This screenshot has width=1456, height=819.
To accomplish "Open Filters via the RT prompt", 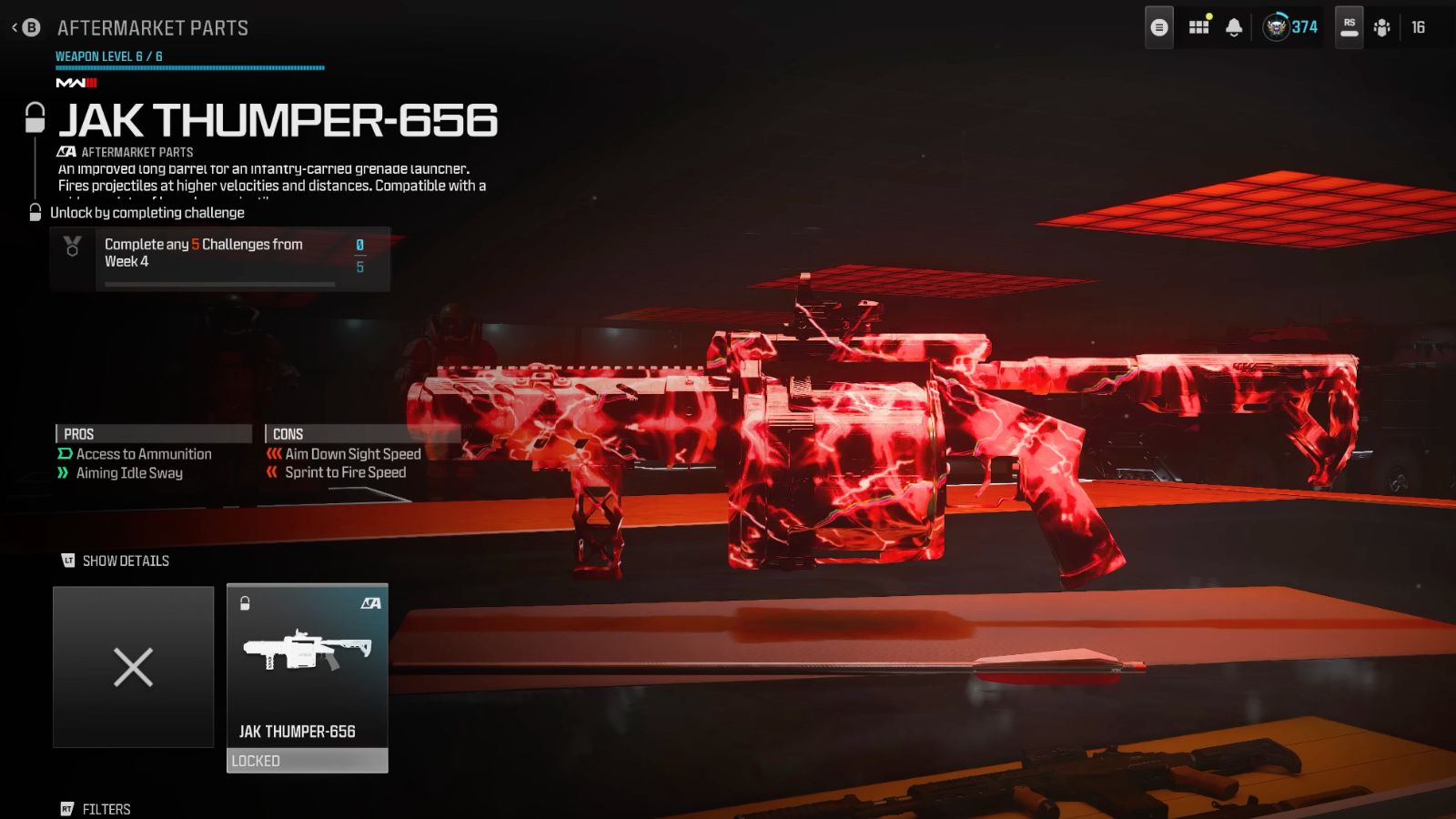I will (94, 808).
